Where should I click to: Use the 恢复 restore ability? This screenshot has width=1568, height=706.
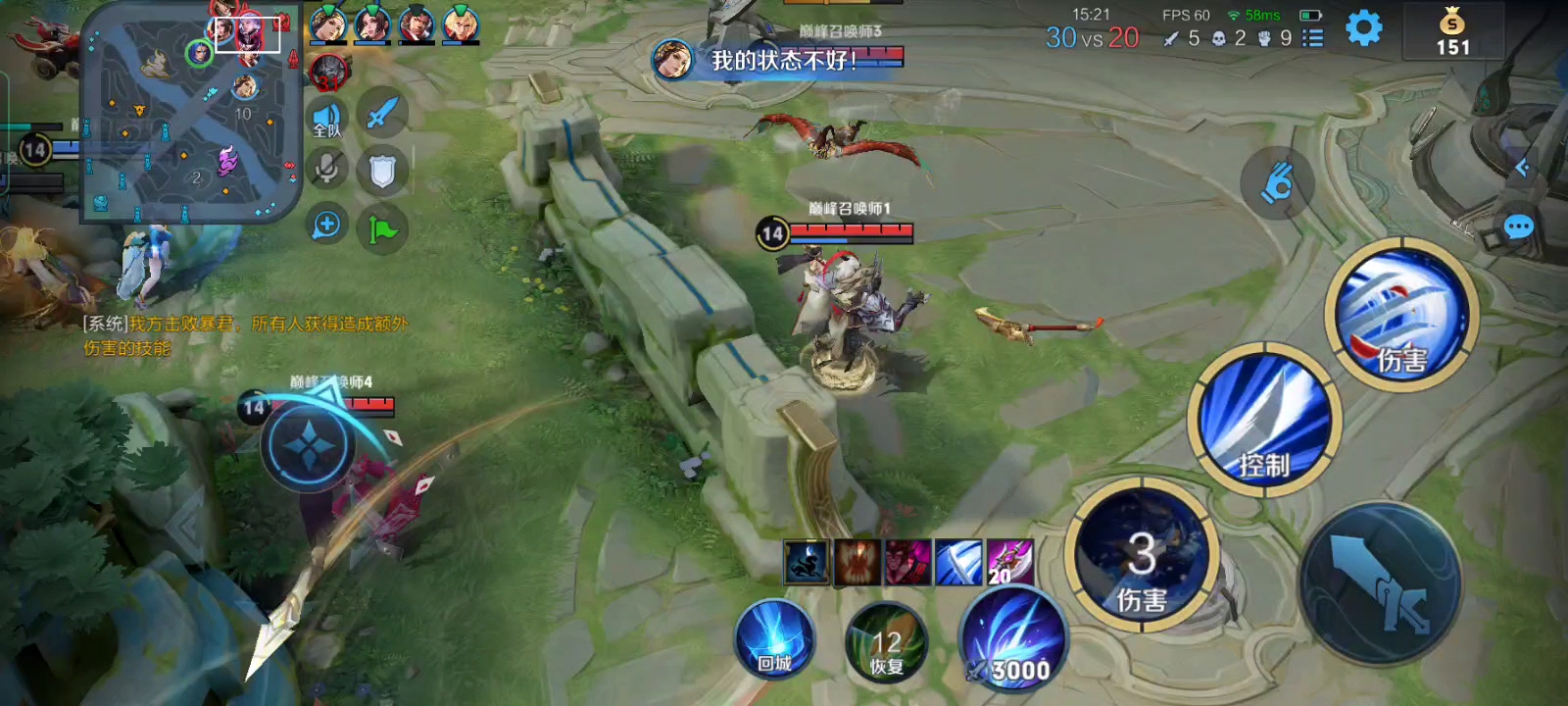pos(886,643)
